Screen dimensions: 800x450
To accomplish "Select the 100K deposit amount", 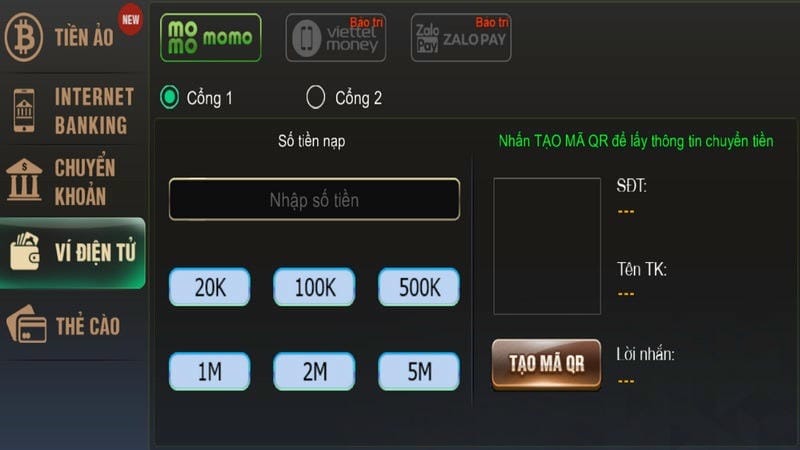I will pyautogui.click(x=314, y=288).
